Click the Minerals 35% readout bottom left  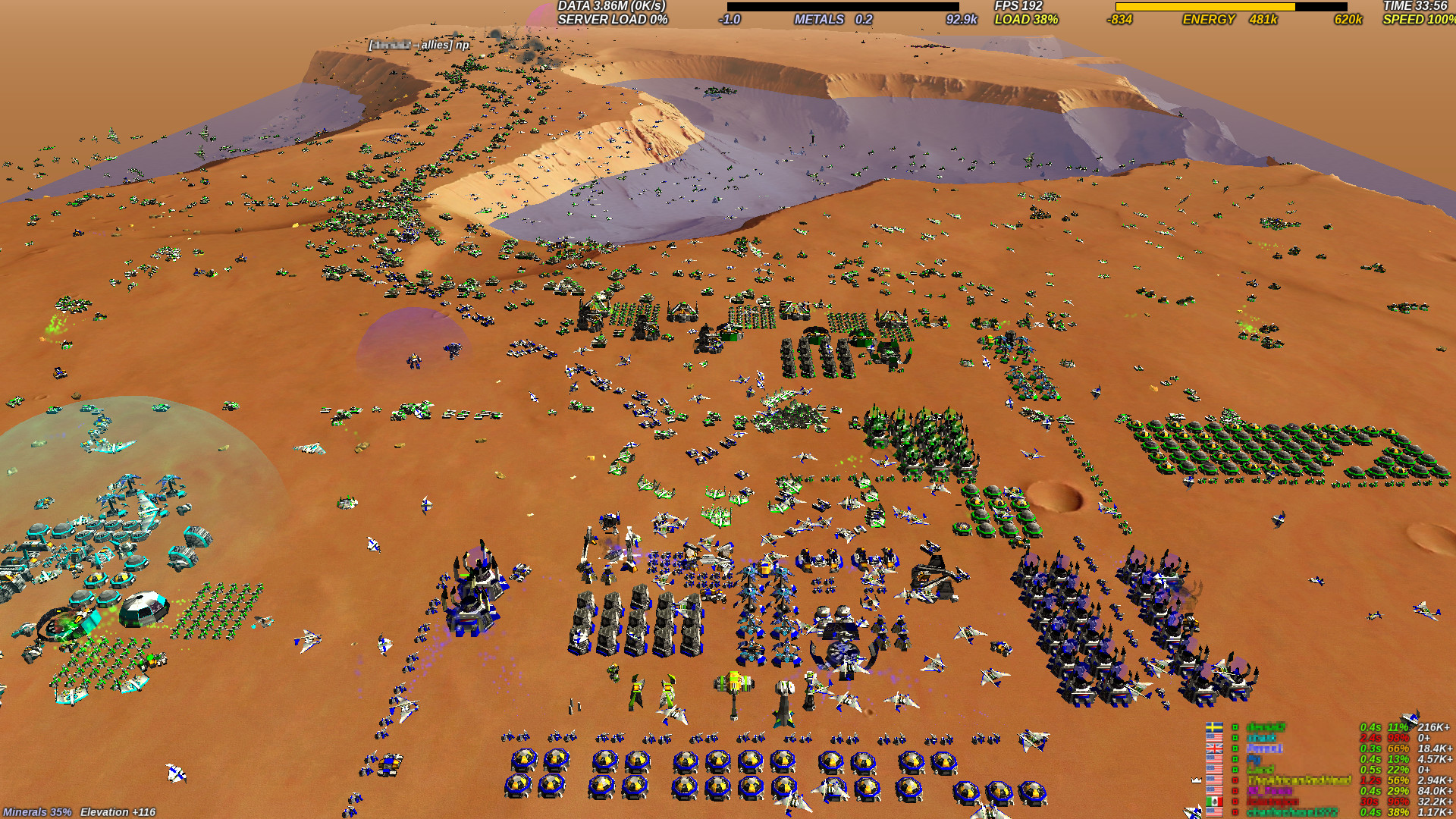coord(38,811)
